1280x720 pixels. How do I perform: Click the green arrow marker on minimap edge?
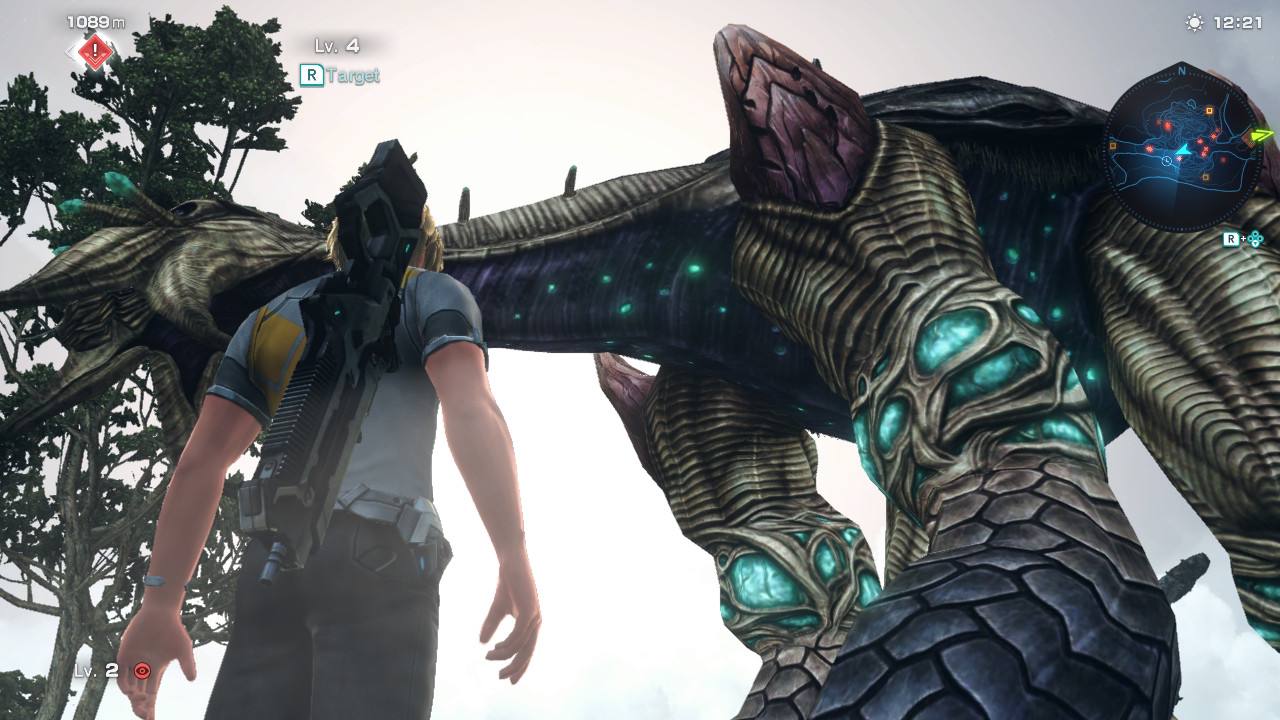(x=1262, y=135)
